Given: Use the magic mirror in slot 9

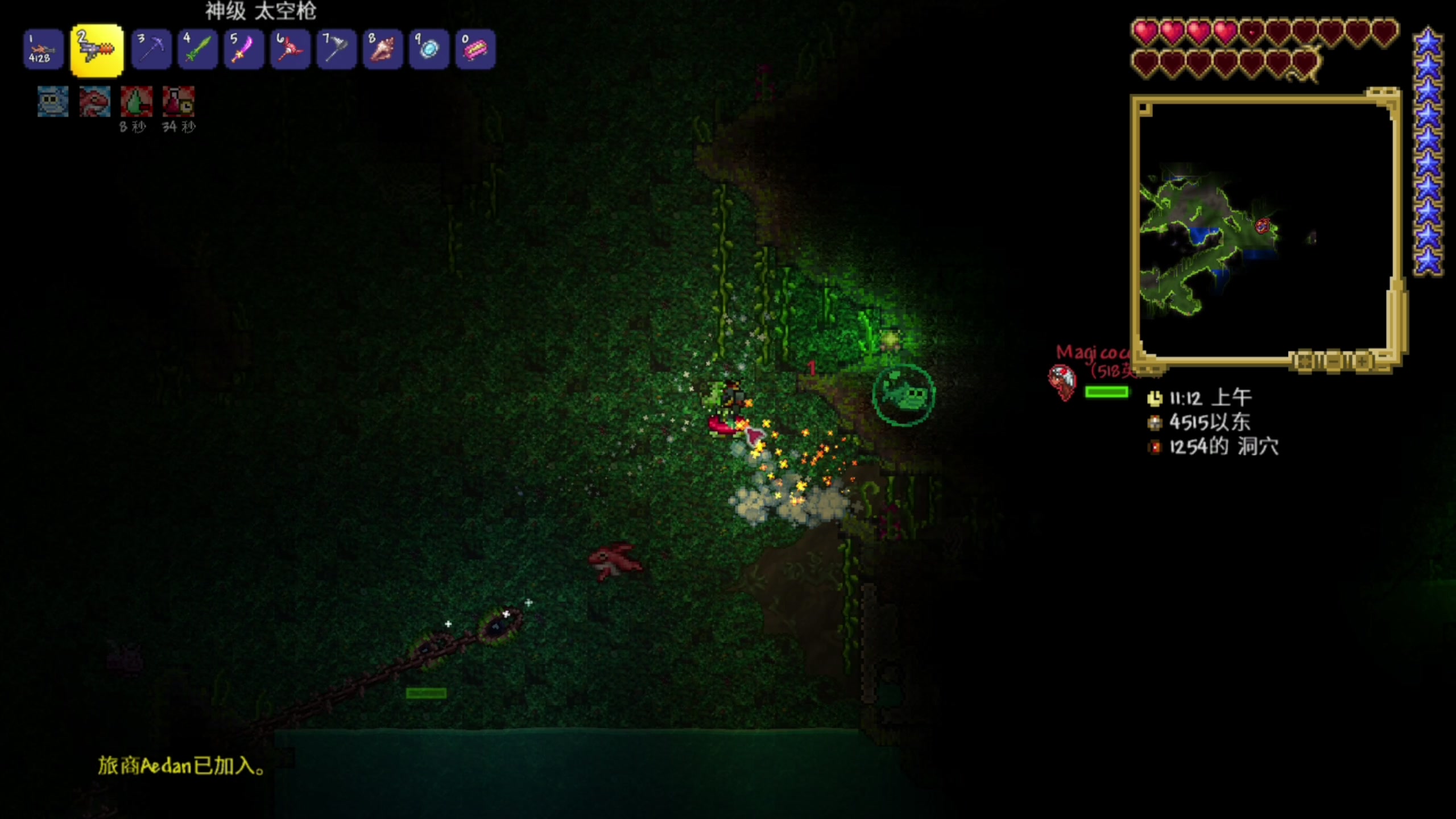Looking at the screenshot, I should click(x=429, y=50).
